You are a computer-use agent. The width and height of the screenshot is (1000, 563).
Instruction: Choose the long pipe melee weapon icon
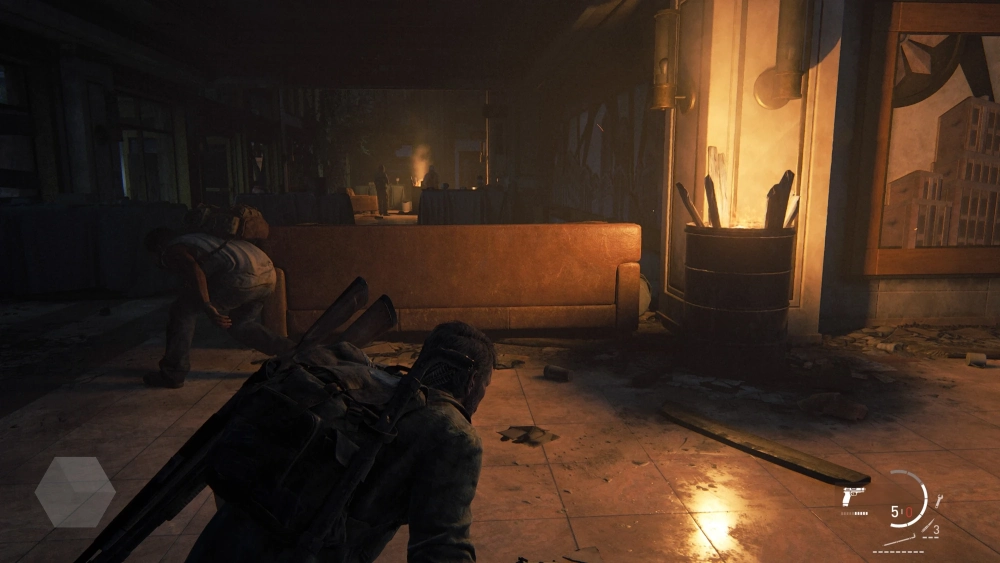pyautogui.click(x=898, y=539)
